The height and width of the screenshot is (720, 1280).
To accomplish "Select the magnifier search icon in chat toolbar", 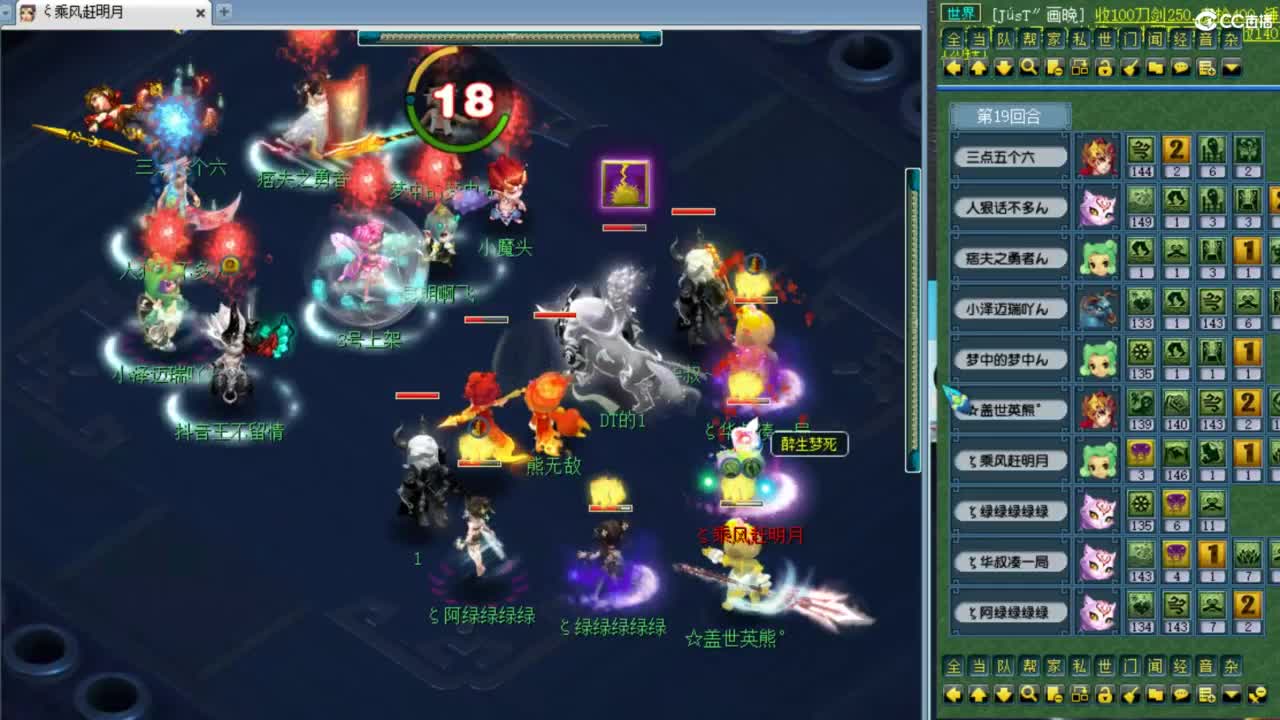I will 1031,68.
